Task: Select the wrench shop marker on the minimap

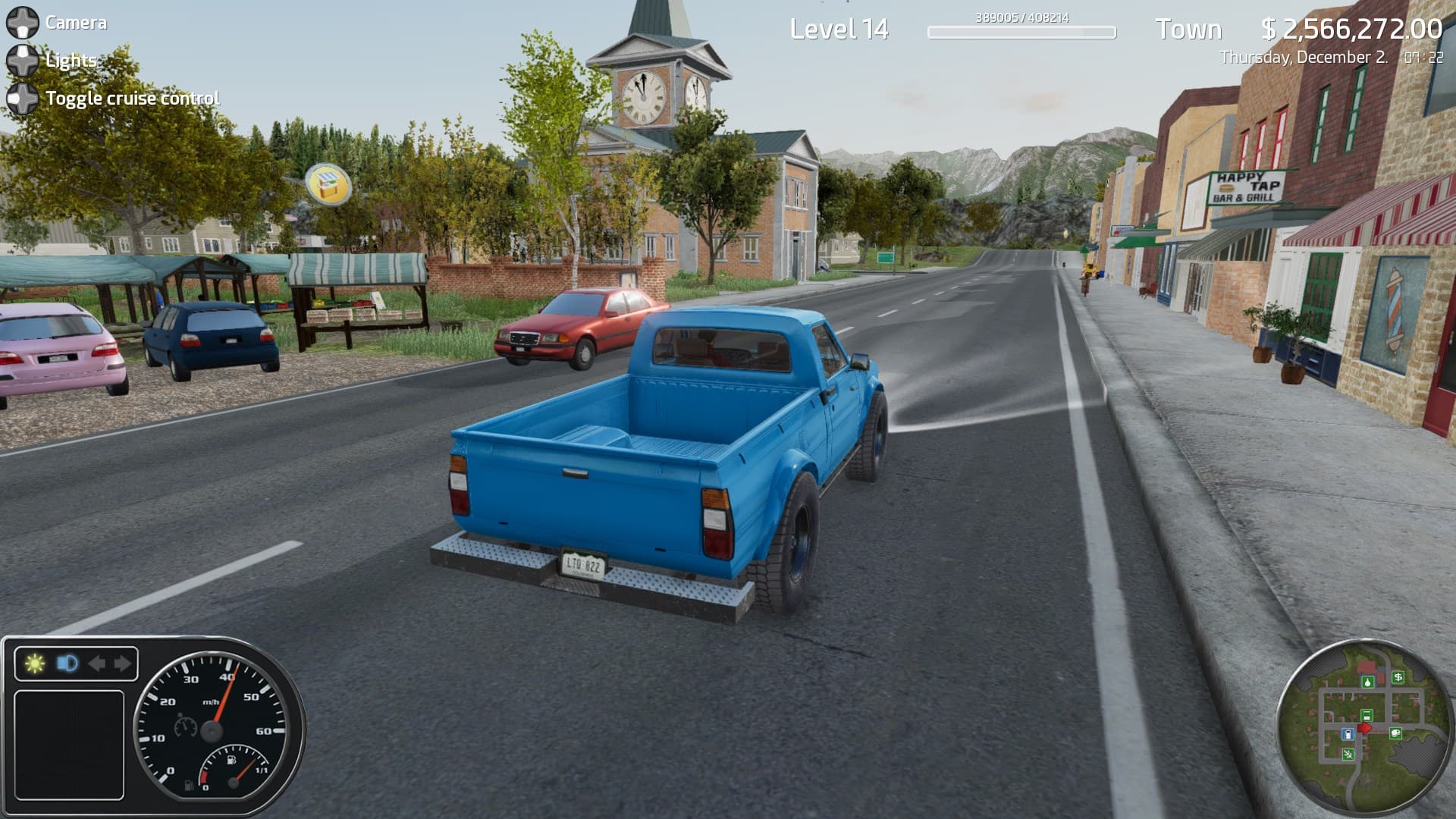Action: 1348,753
